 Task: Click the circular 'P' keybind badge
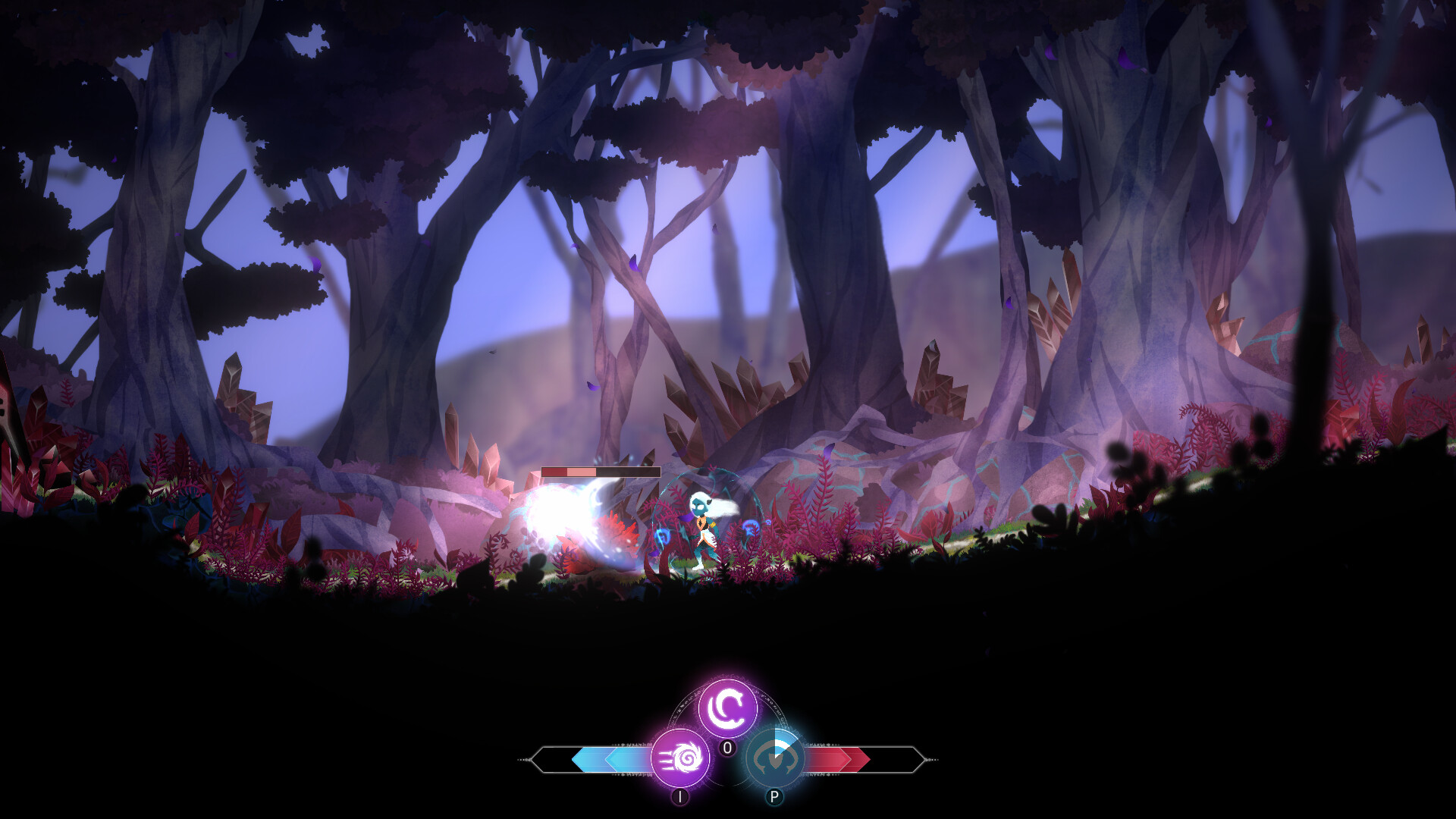(x=774, y=795)
